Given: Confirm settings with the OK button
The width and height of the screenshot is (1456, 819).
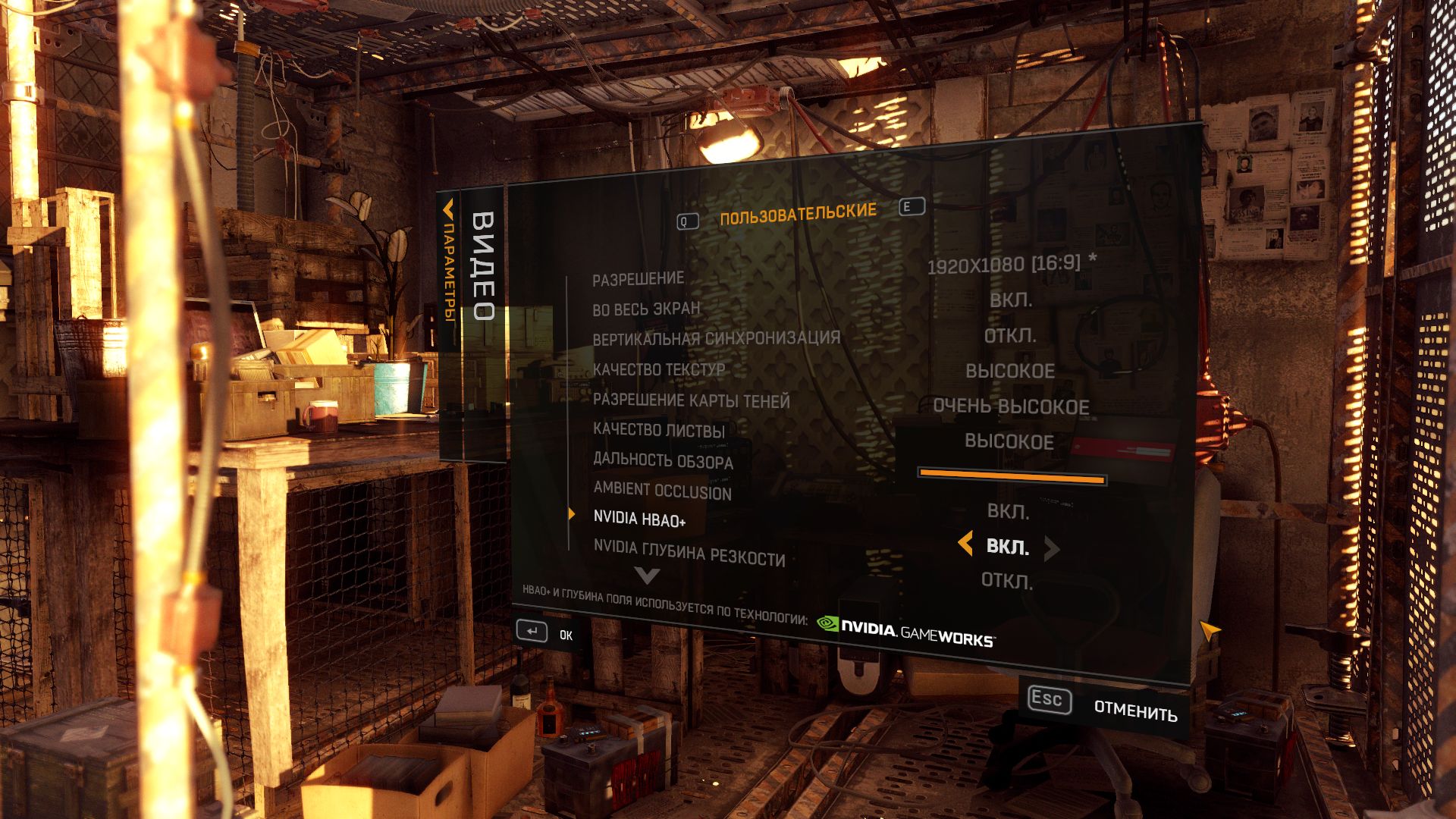Looking at the screenshot, I should coord(544,632).
